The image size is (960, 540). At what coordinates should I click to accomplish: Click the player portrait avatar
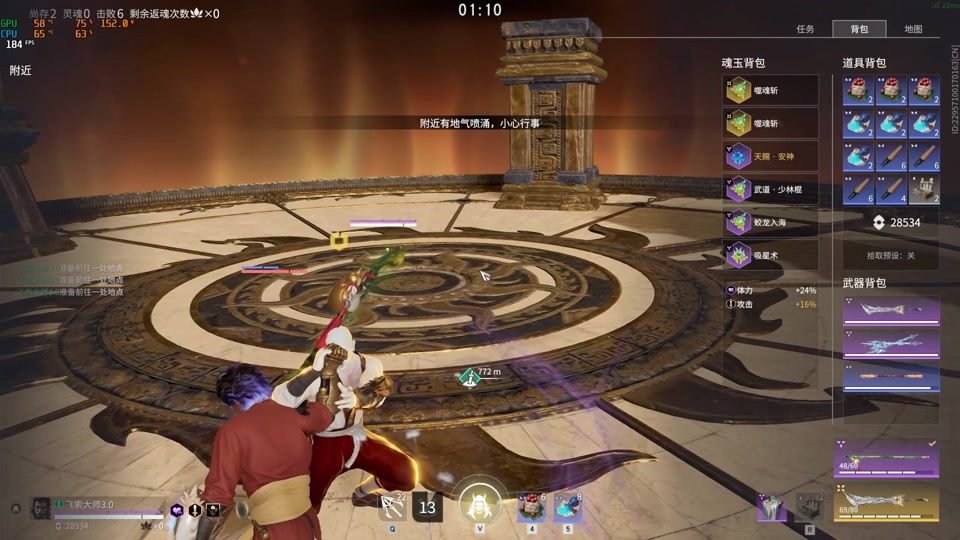click(x=42, y=508)
